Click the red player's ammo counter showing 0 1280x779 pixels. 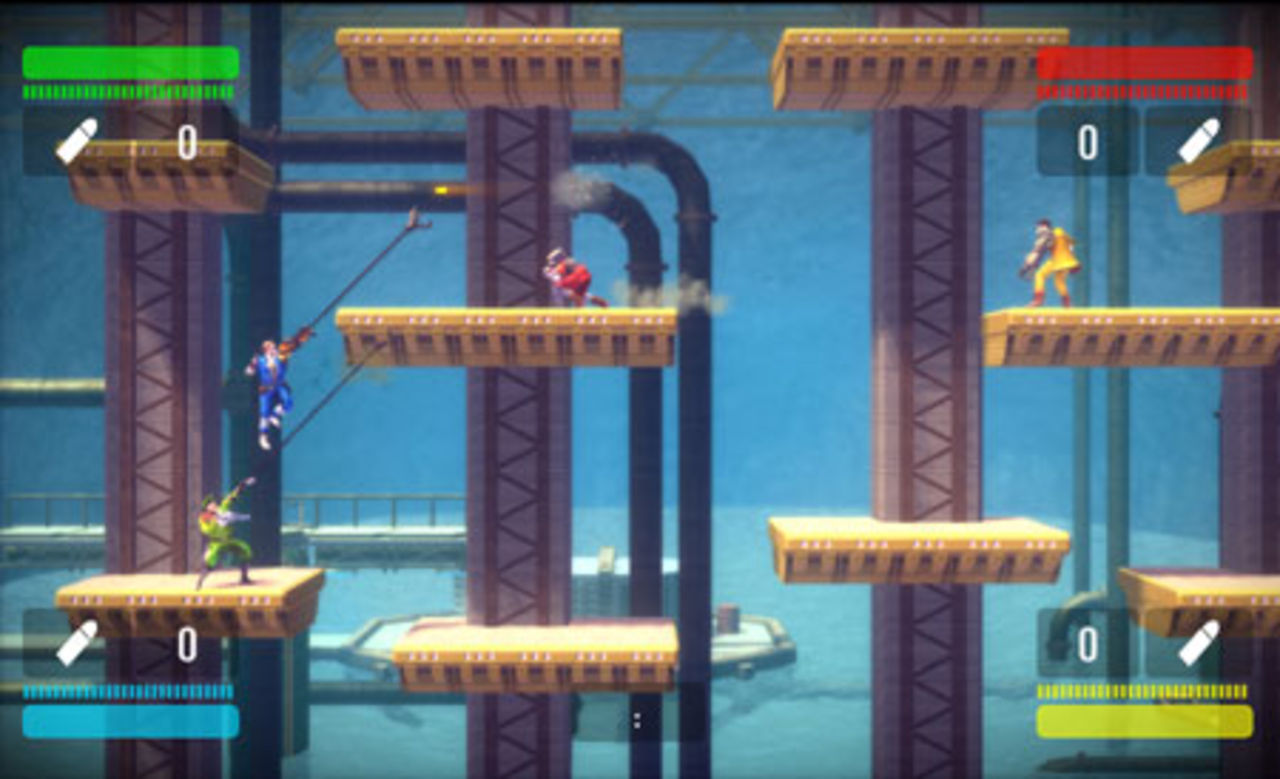[x=1088, y=139]
